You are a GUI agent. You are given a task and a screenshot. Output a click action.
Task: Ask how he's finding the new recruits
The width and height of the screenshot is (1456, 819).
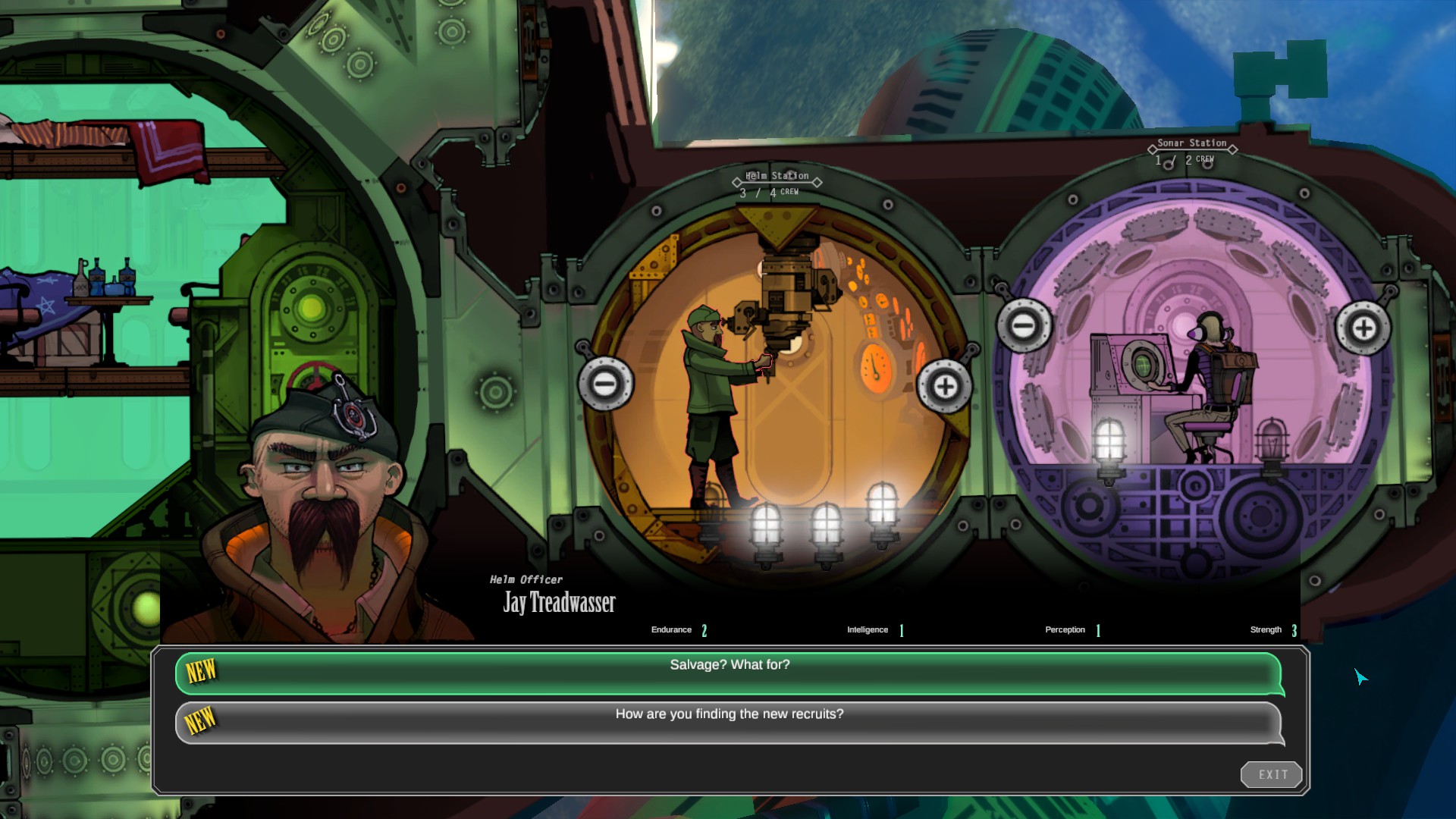click(728, 714)
